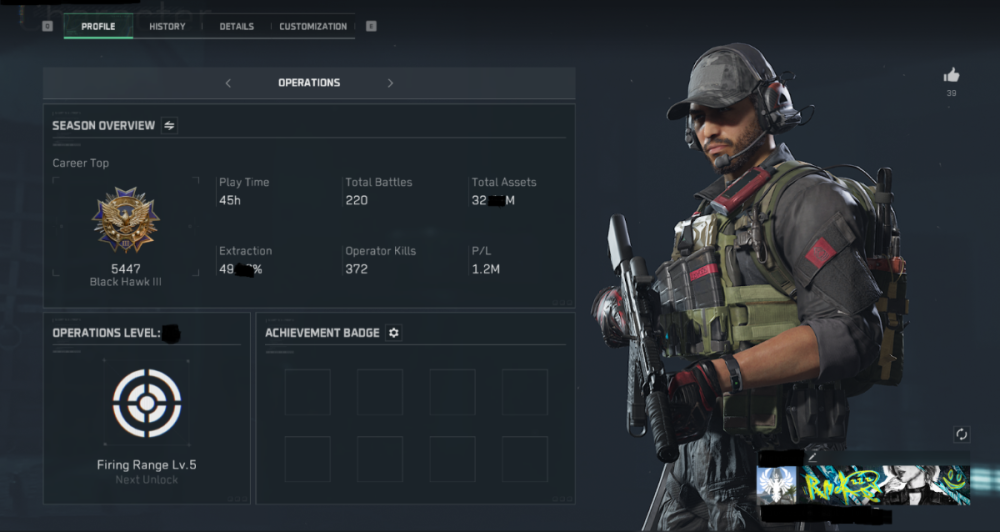Open the Details tab

pyautogui.click(x=237, y=26)
